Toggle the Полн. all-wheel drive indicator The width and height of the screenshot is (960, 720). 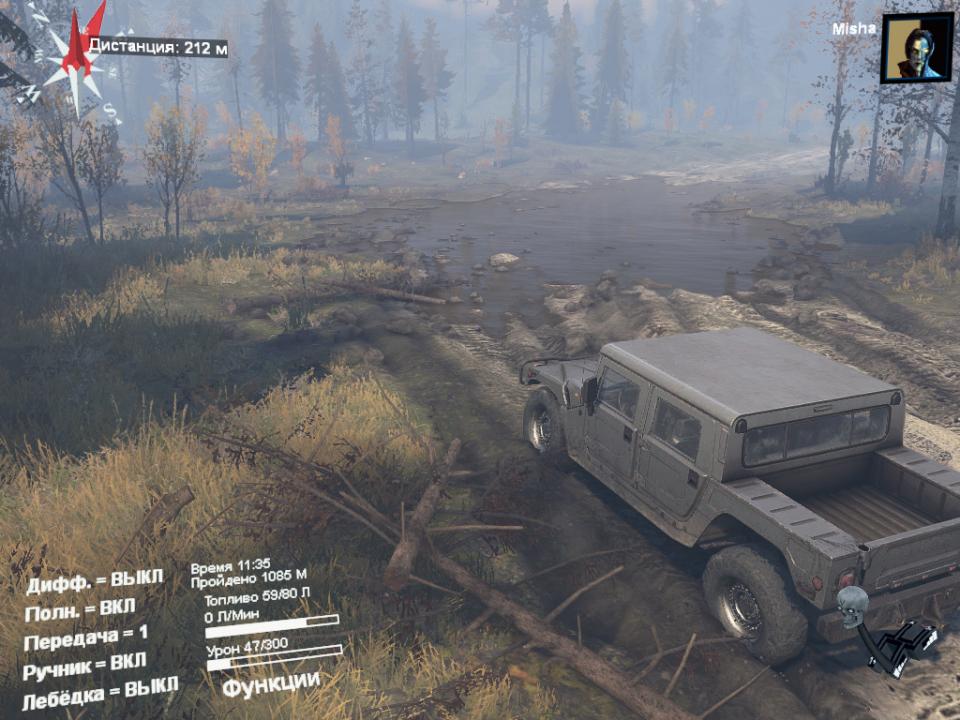click(80, 610)
